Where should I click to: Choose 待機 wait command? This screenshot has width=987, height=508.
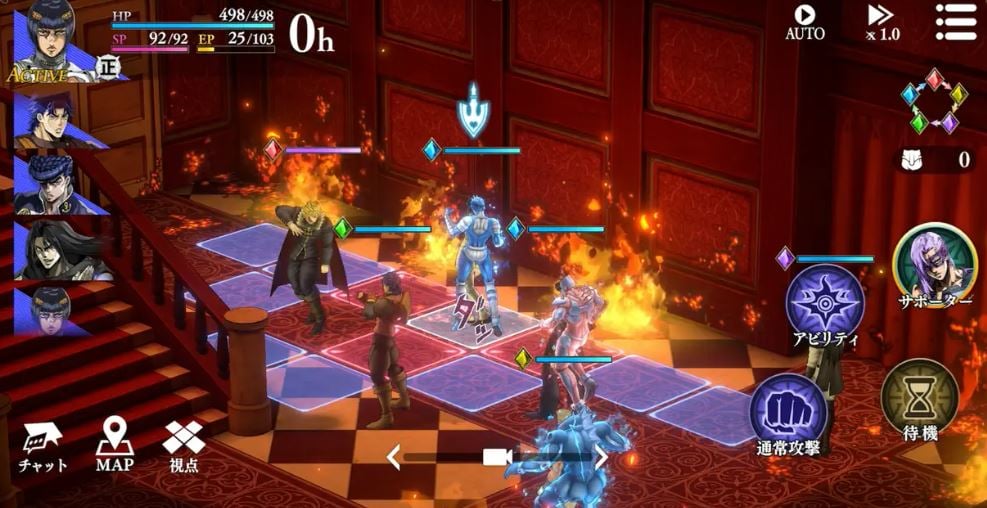coord(919,402)
